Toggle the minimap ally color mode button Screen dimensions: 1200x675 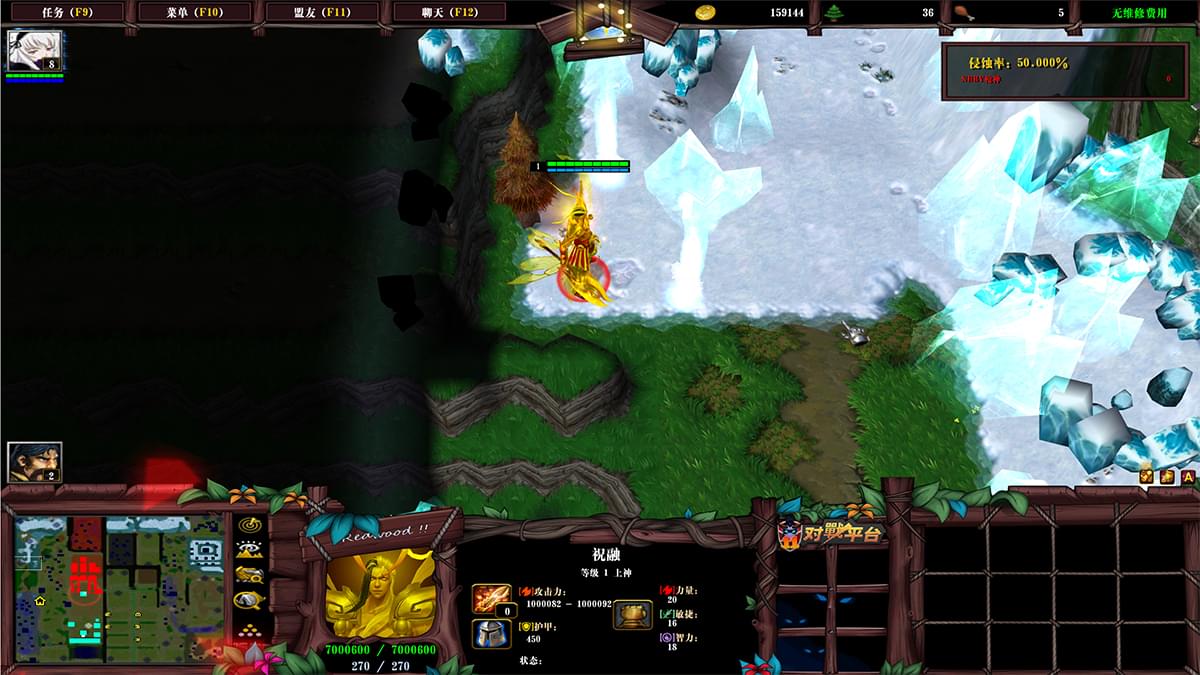point(249,575)
